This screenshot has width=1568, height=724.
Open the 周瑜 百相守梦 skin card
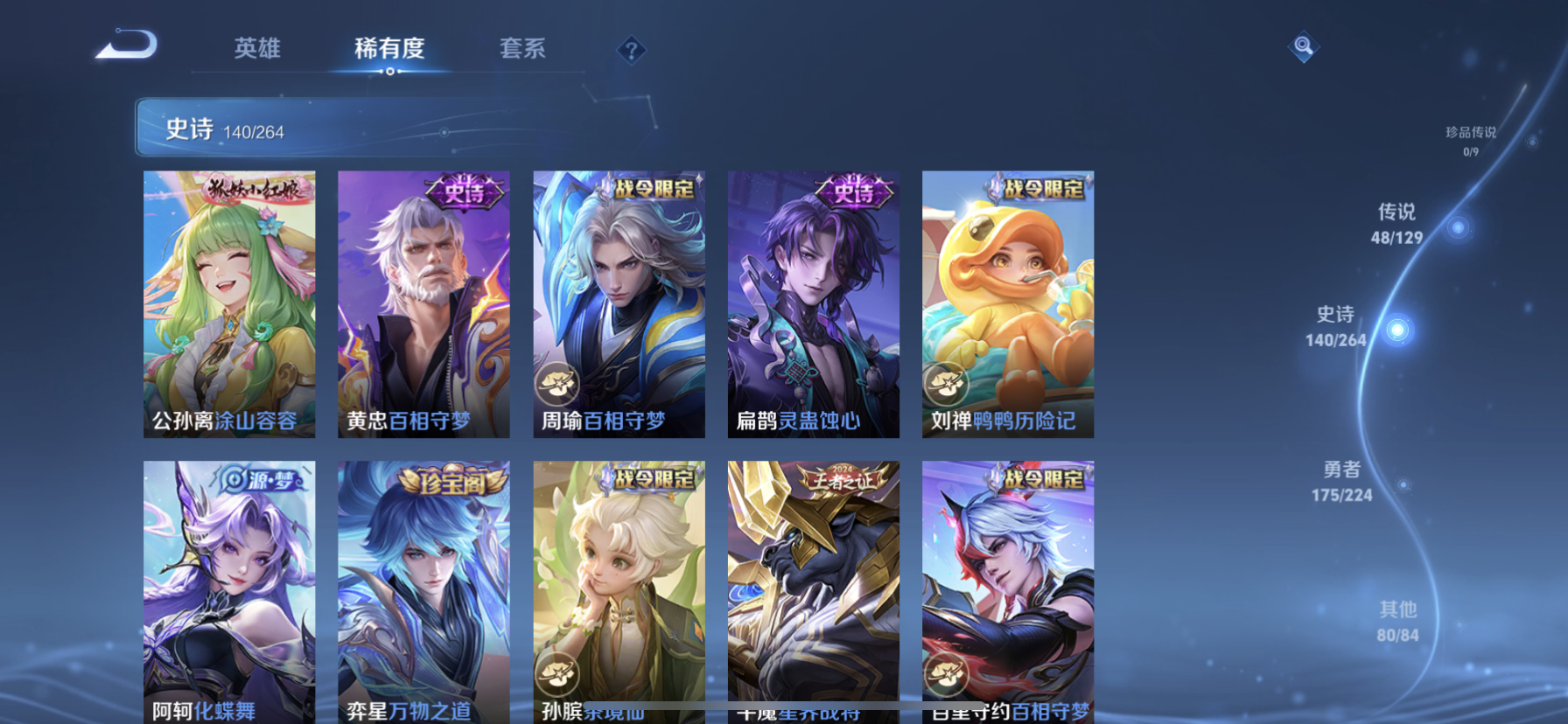619,303
